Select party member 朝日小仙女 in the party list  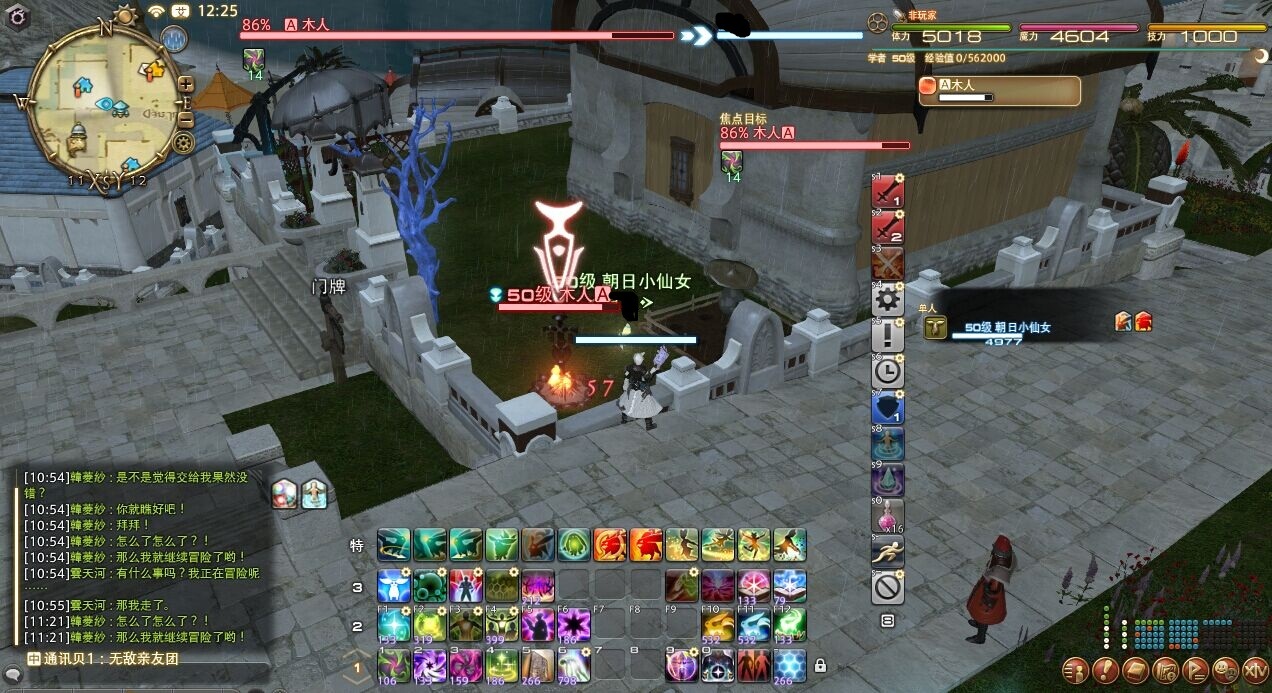click(1007, 328)
